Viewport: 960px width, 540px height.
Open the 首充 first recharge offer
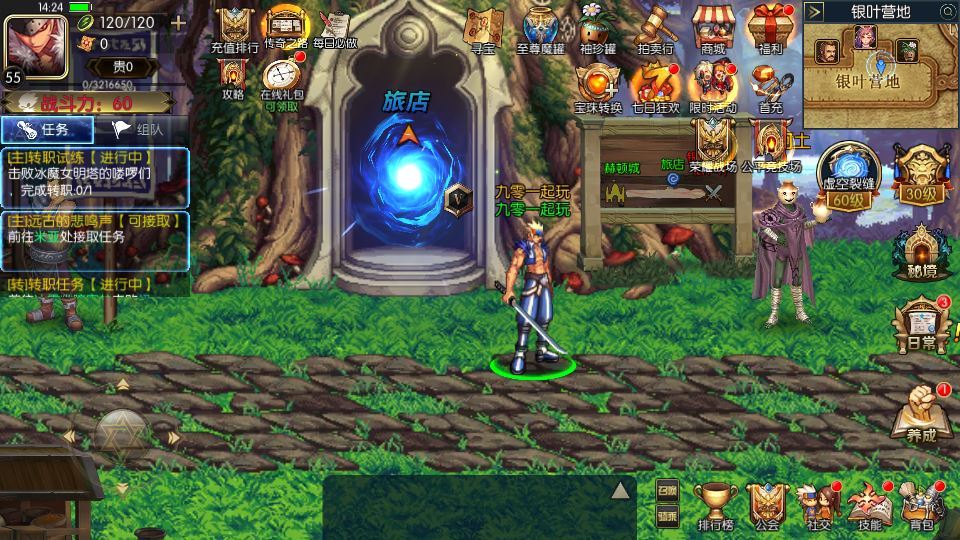(x=770, y=85)
